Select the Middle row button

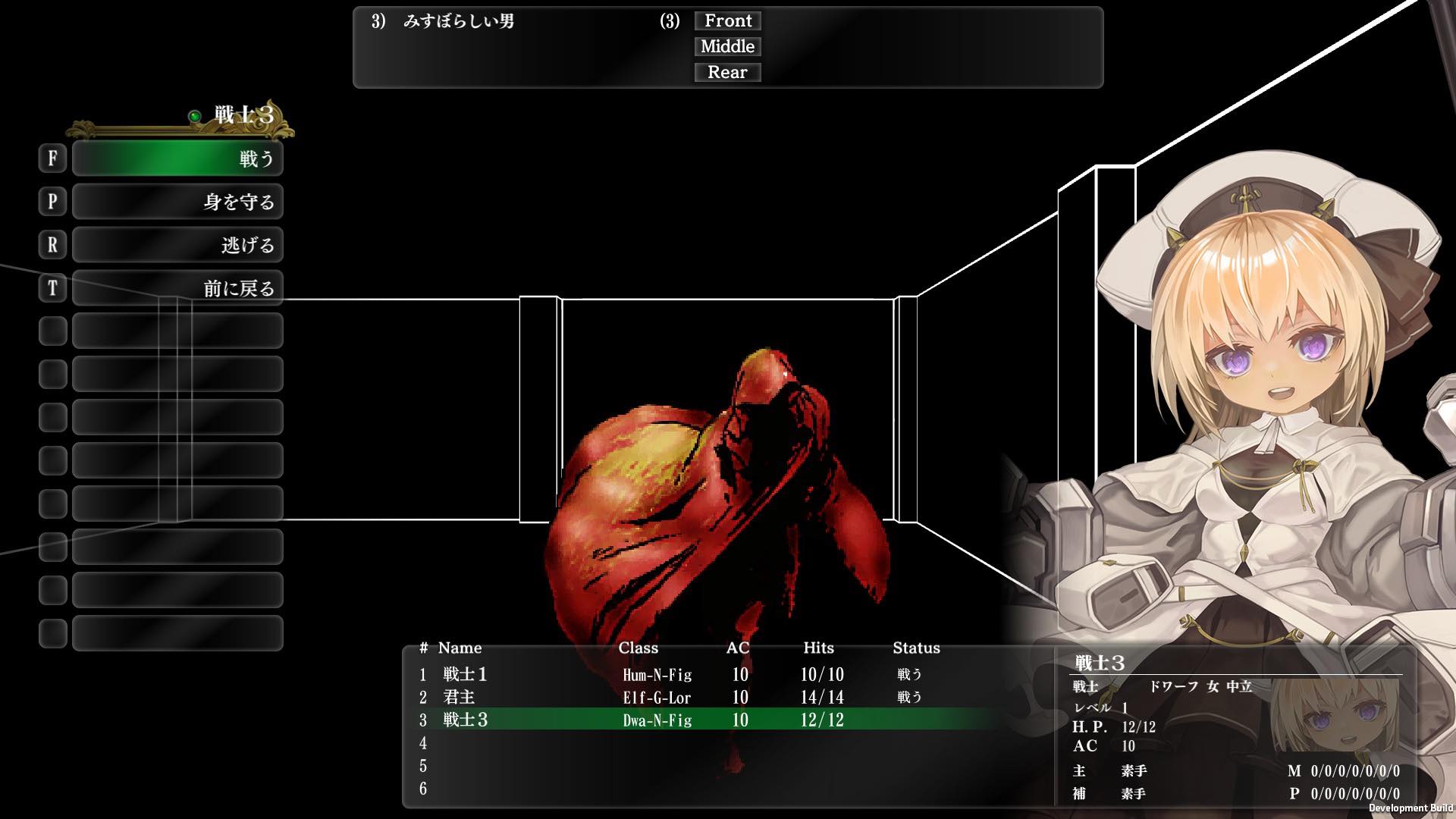(727, 47)
